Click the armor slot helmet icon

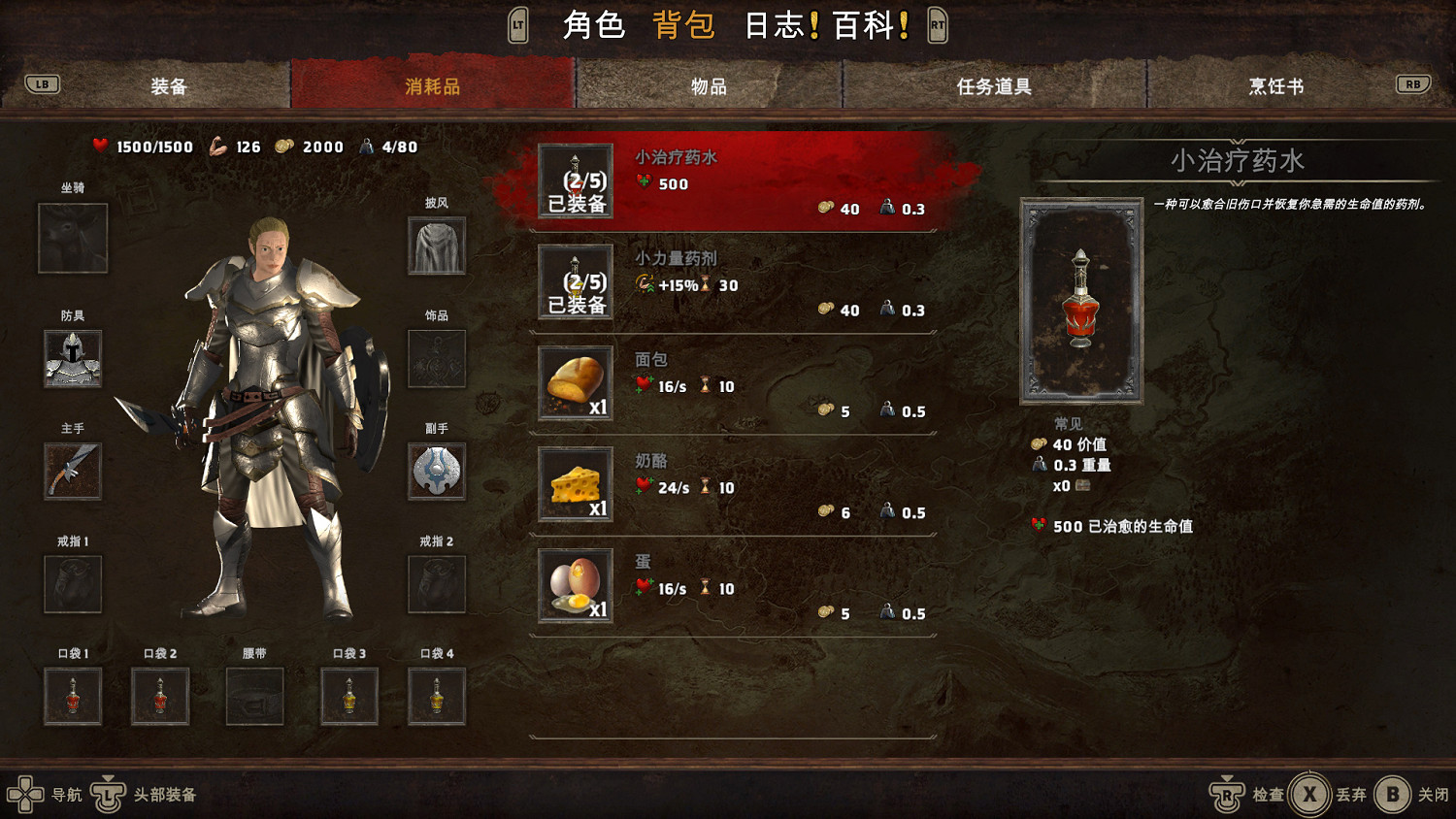click(x=72, y=358)
